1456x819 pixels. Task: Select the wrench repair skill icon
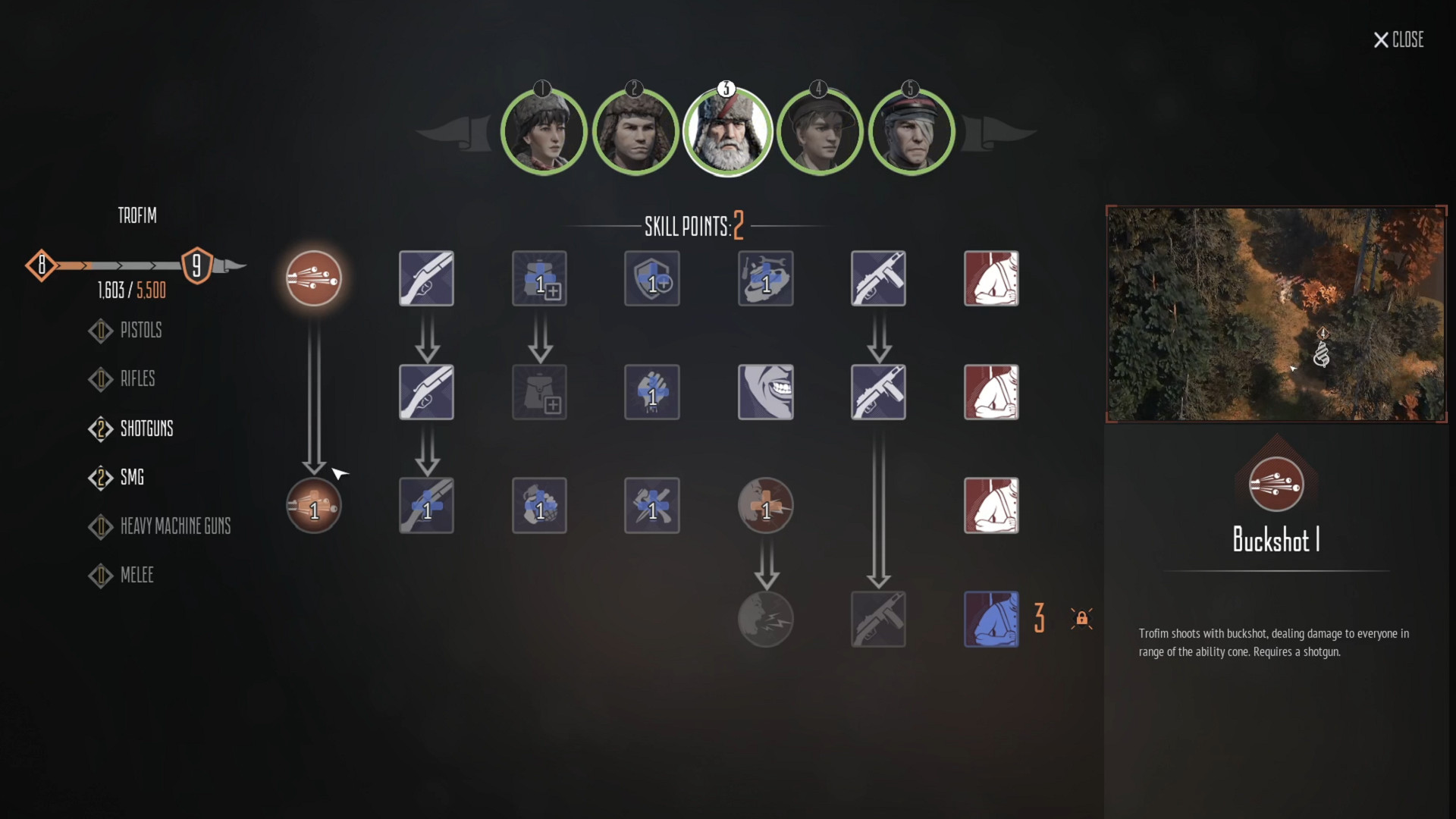click(765, 278)
